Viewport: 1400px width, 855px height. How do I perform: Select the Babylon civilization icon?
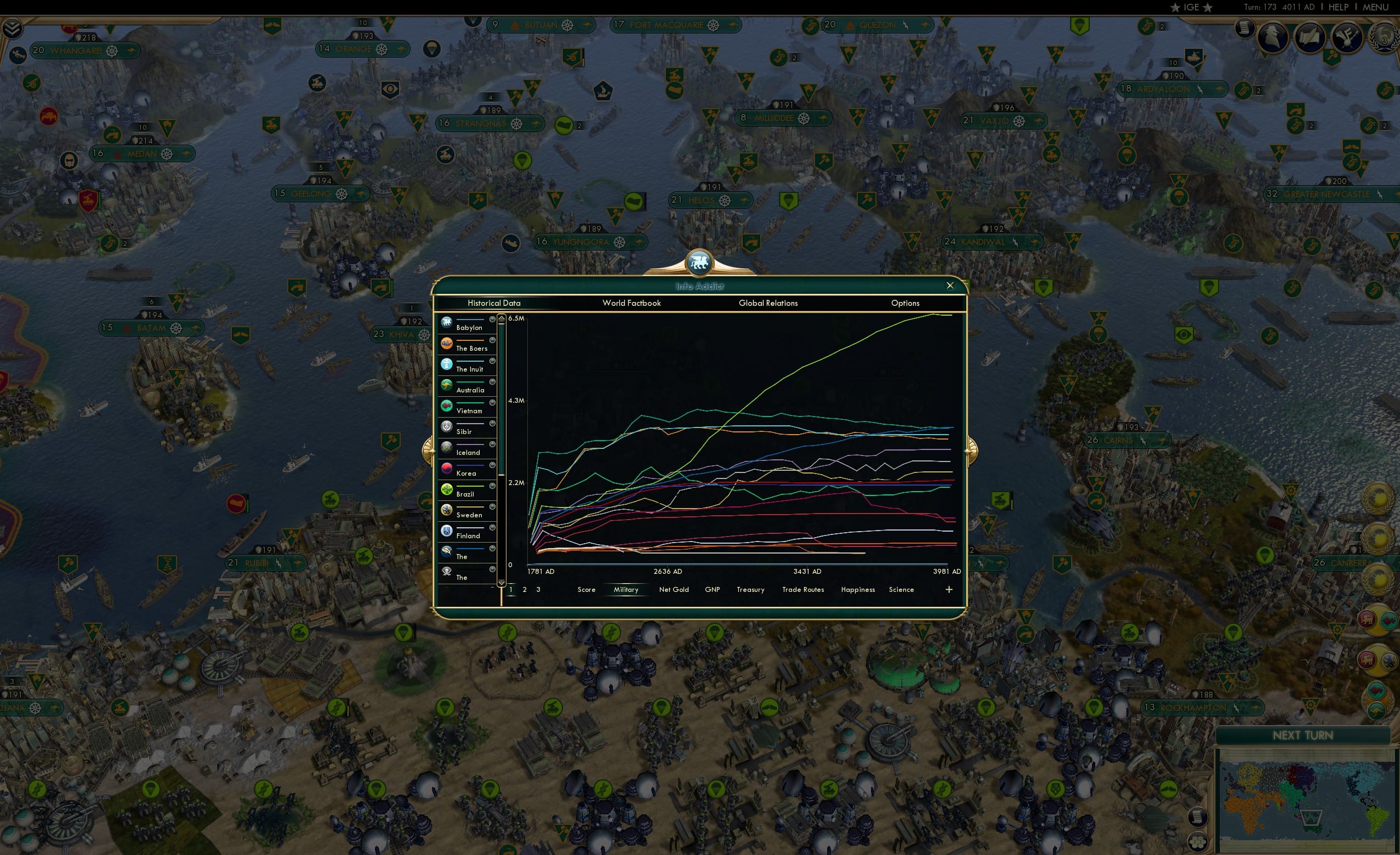pos(447,321)
